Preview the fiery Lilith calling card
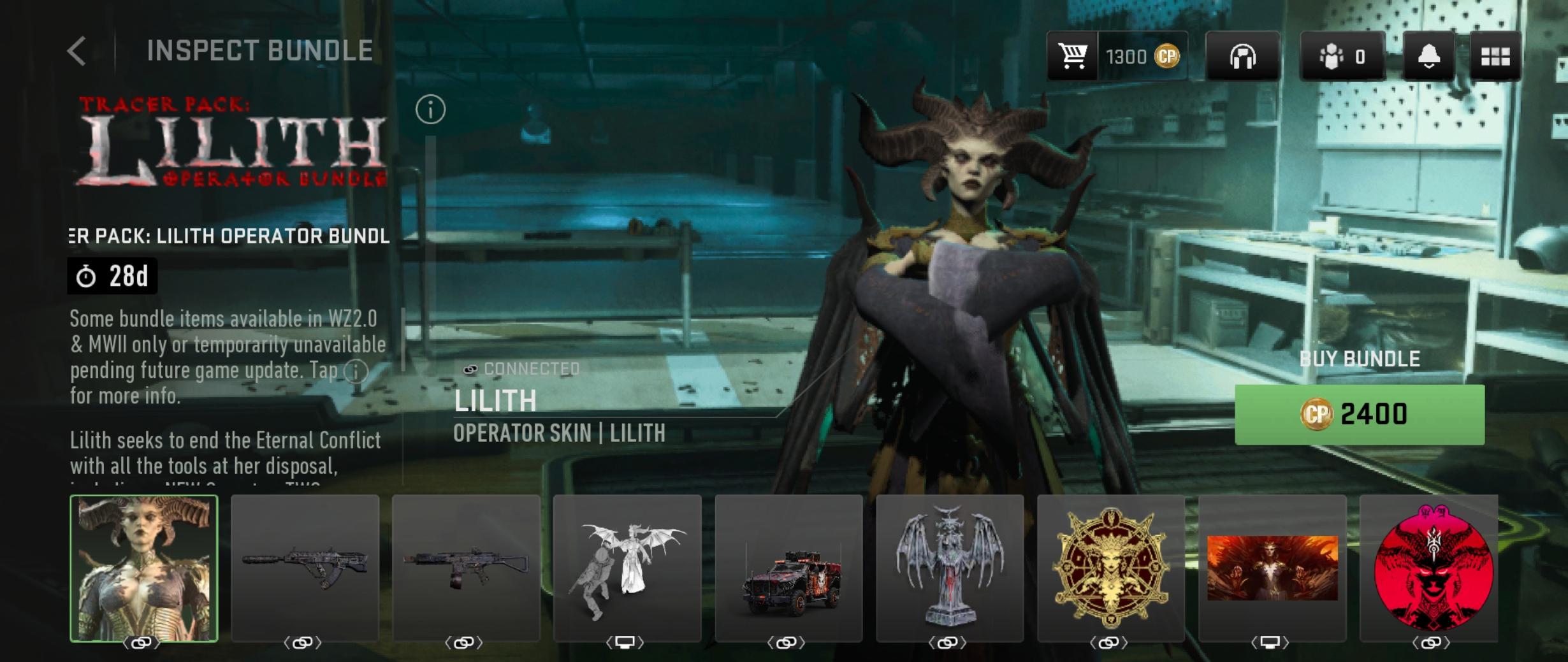 coord(1272,568)
